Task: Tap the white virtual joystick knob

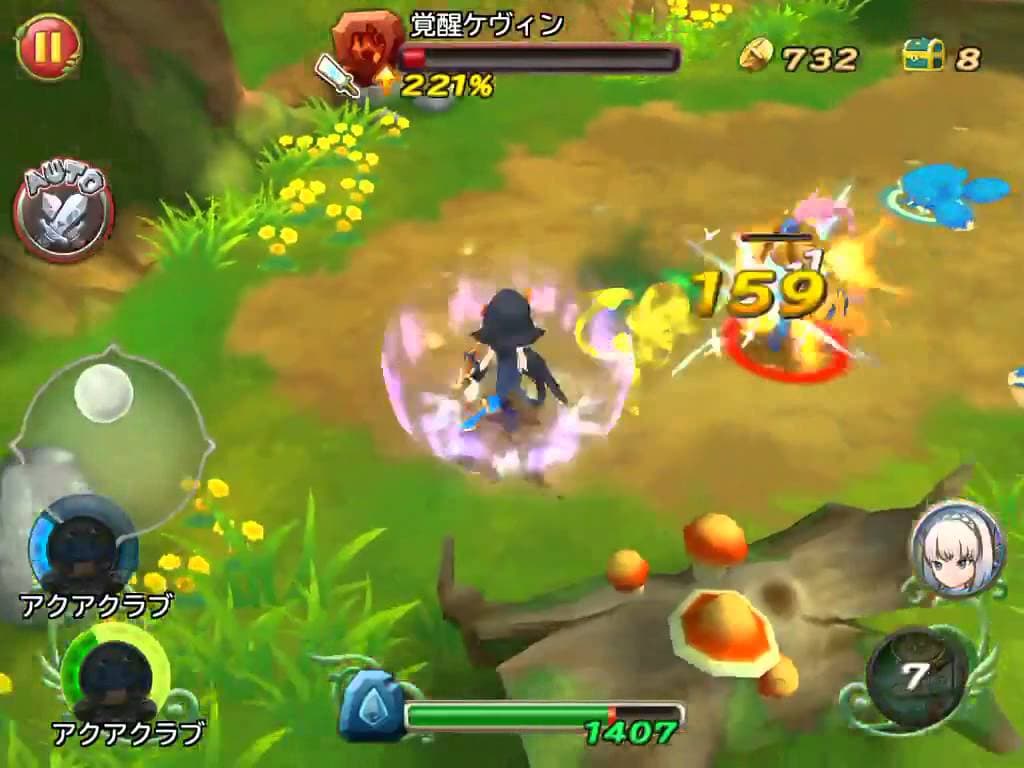Action: (103, 392)
